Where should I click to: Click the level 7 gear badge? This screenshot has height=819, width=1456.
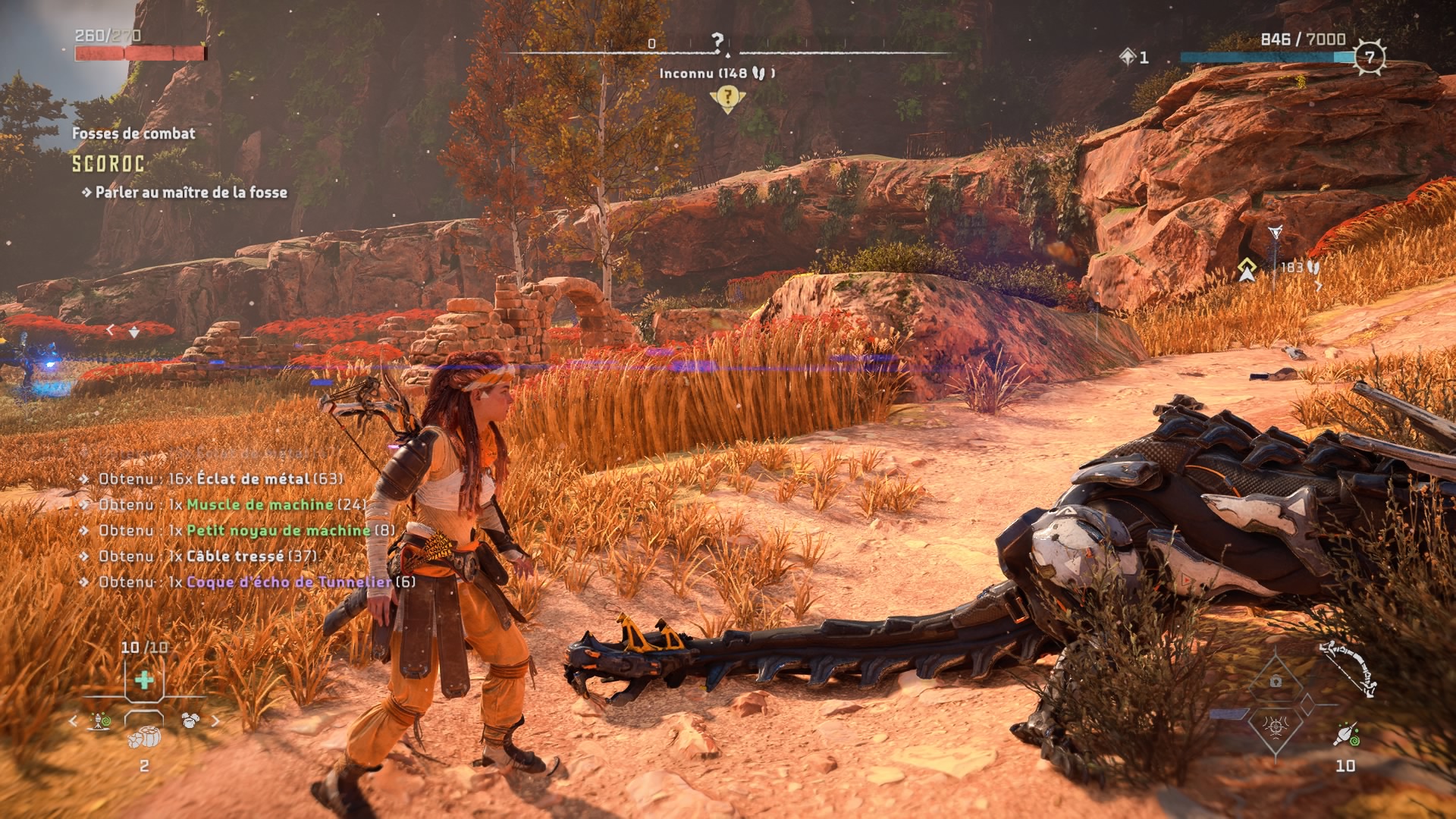pyautogui.click(x=1370, y=57)
